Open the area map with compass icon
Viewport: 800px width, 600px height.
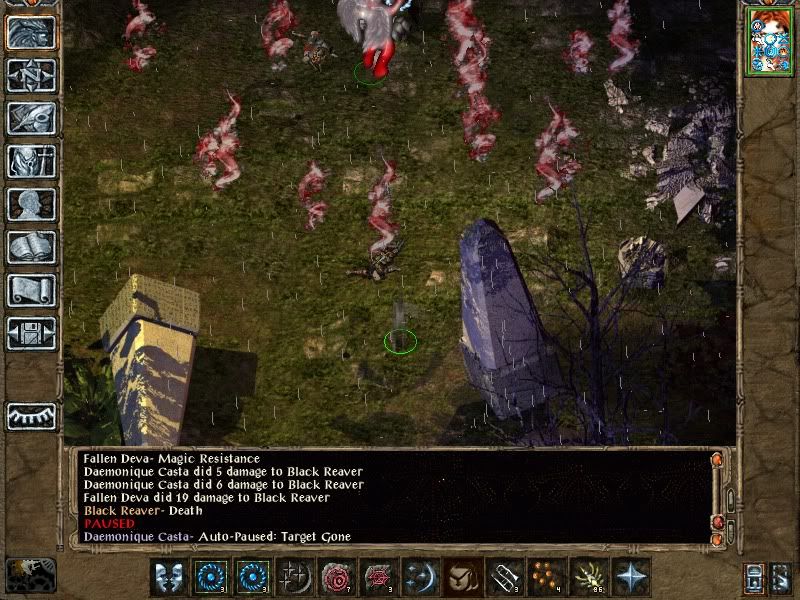point(31,76)
